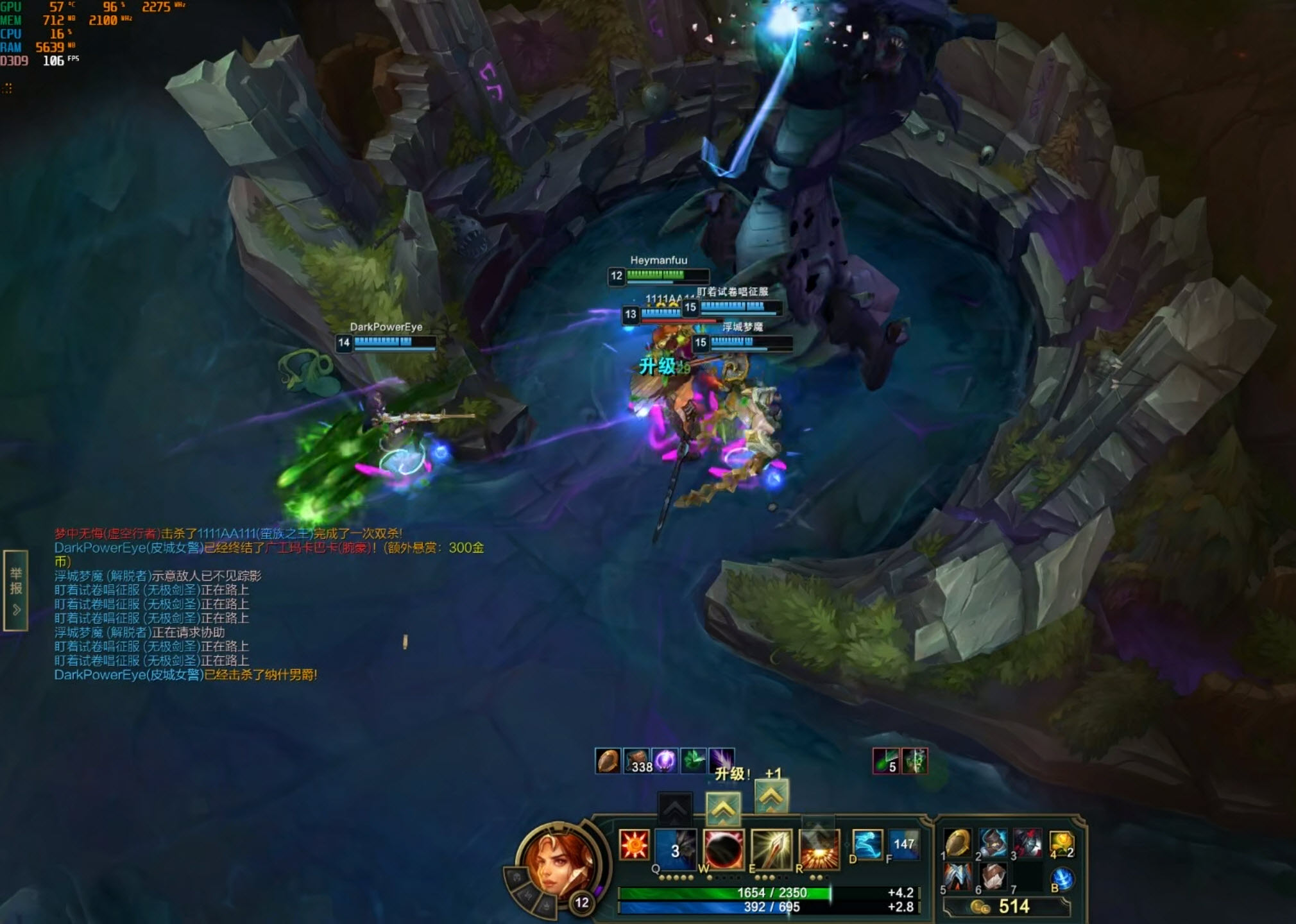The height and width of the screenshot is (924, 1296).
Task: Cast the Ghost summoner spell
Action: click(867, 844)
